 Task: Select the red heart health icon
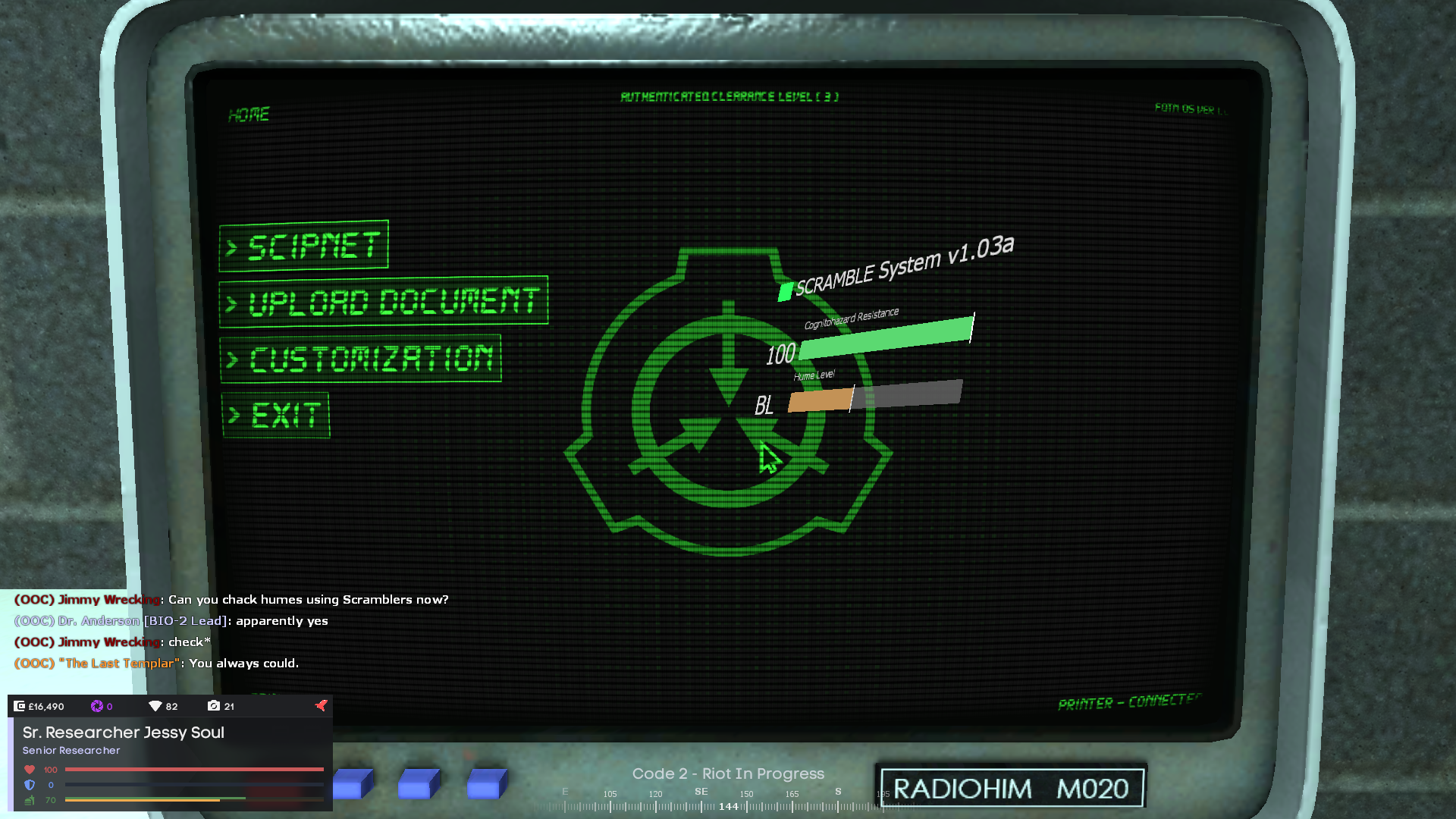pos(29,769)
